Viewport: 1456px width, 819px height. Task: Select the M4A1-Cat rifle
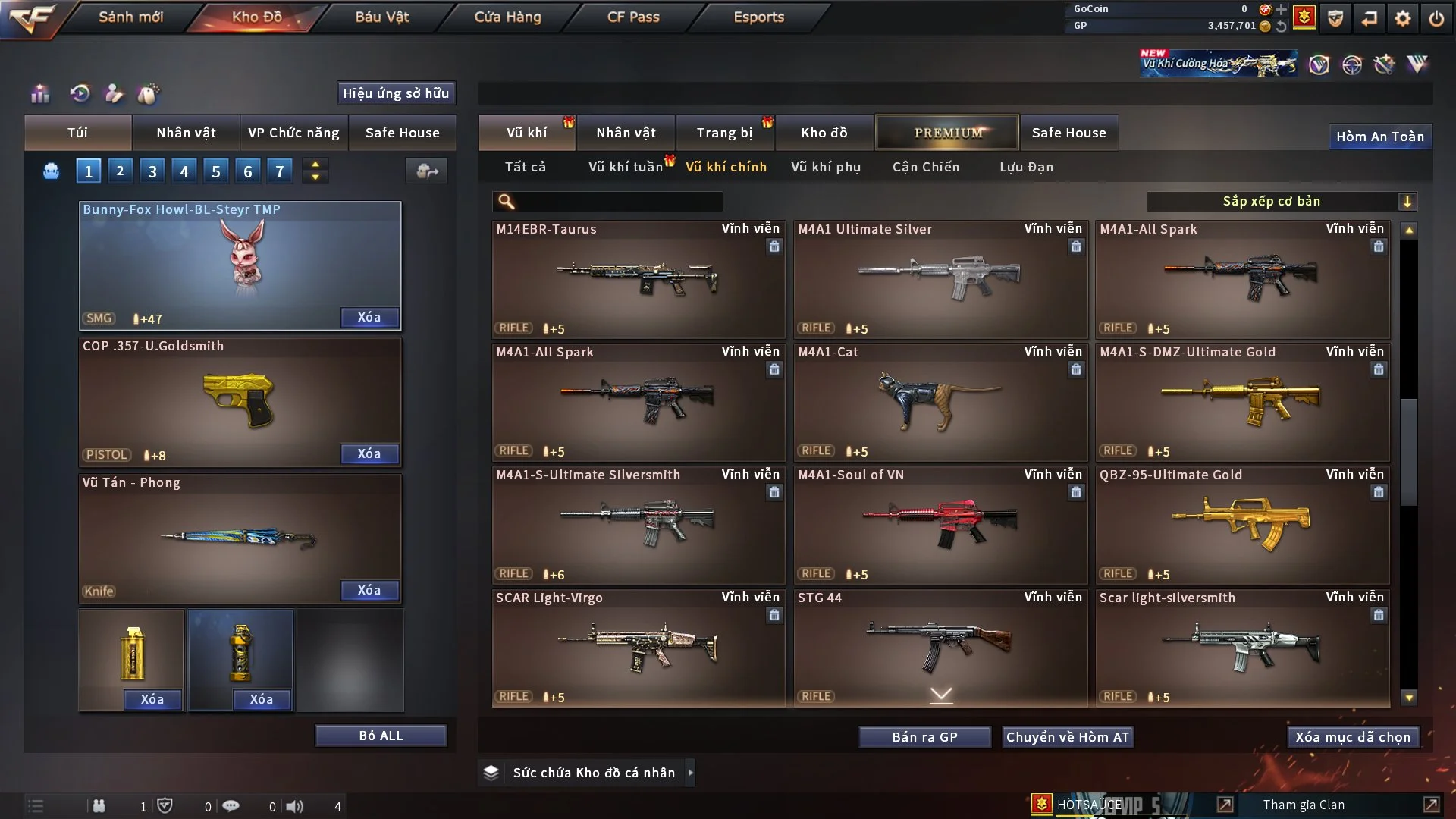[940, 402]
